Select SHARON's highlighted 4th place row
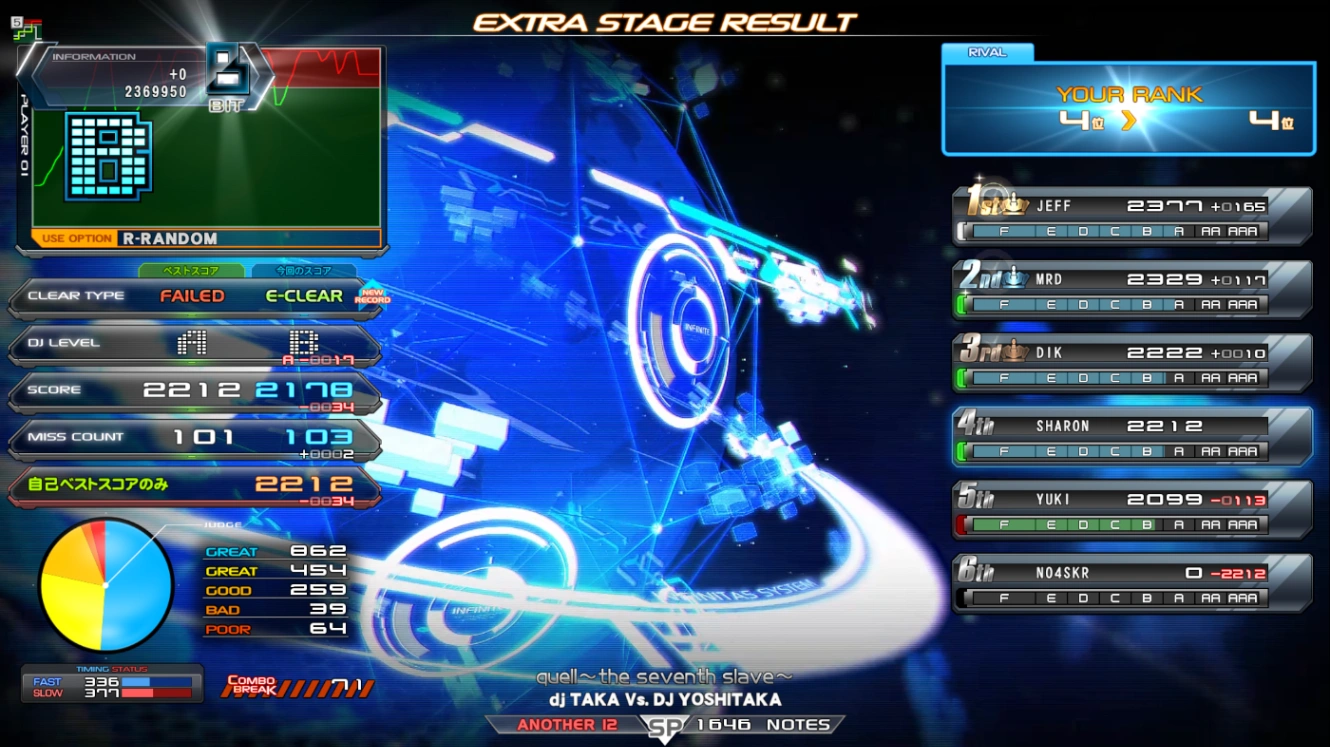The image size is (1330, 747). 1132,437
